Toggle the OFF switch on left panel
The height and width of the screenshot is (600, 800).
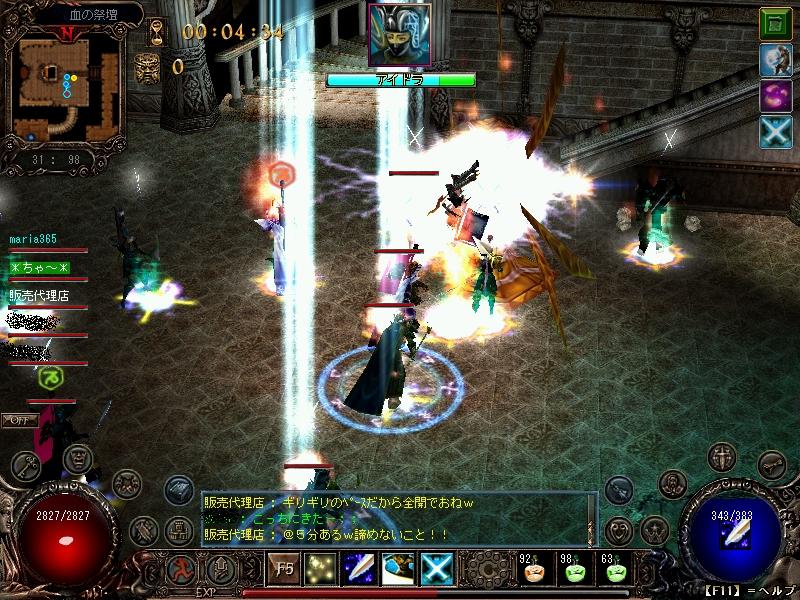tap(18, 420)
